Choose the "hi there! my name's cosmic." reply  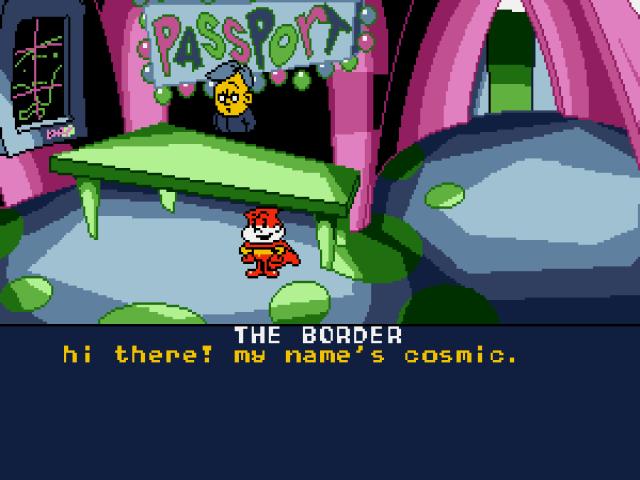coord(290,355)
